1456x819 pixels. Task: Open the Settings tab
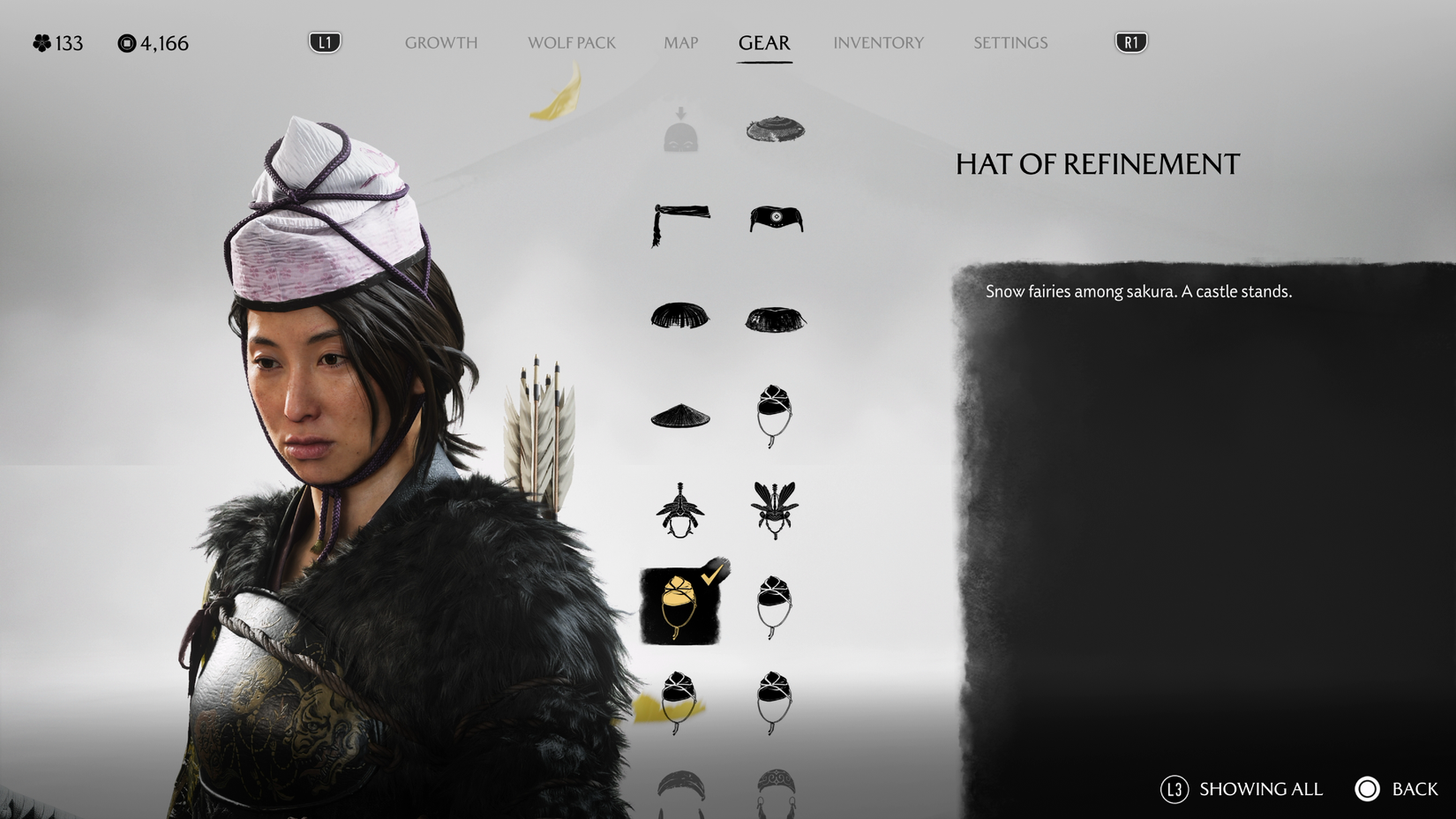coord(1009,42)
